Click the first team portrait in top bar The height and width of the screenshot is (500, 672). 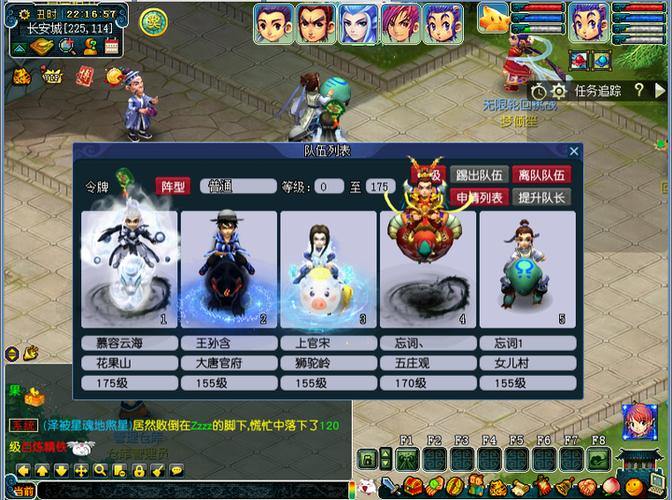coord(273,23)
